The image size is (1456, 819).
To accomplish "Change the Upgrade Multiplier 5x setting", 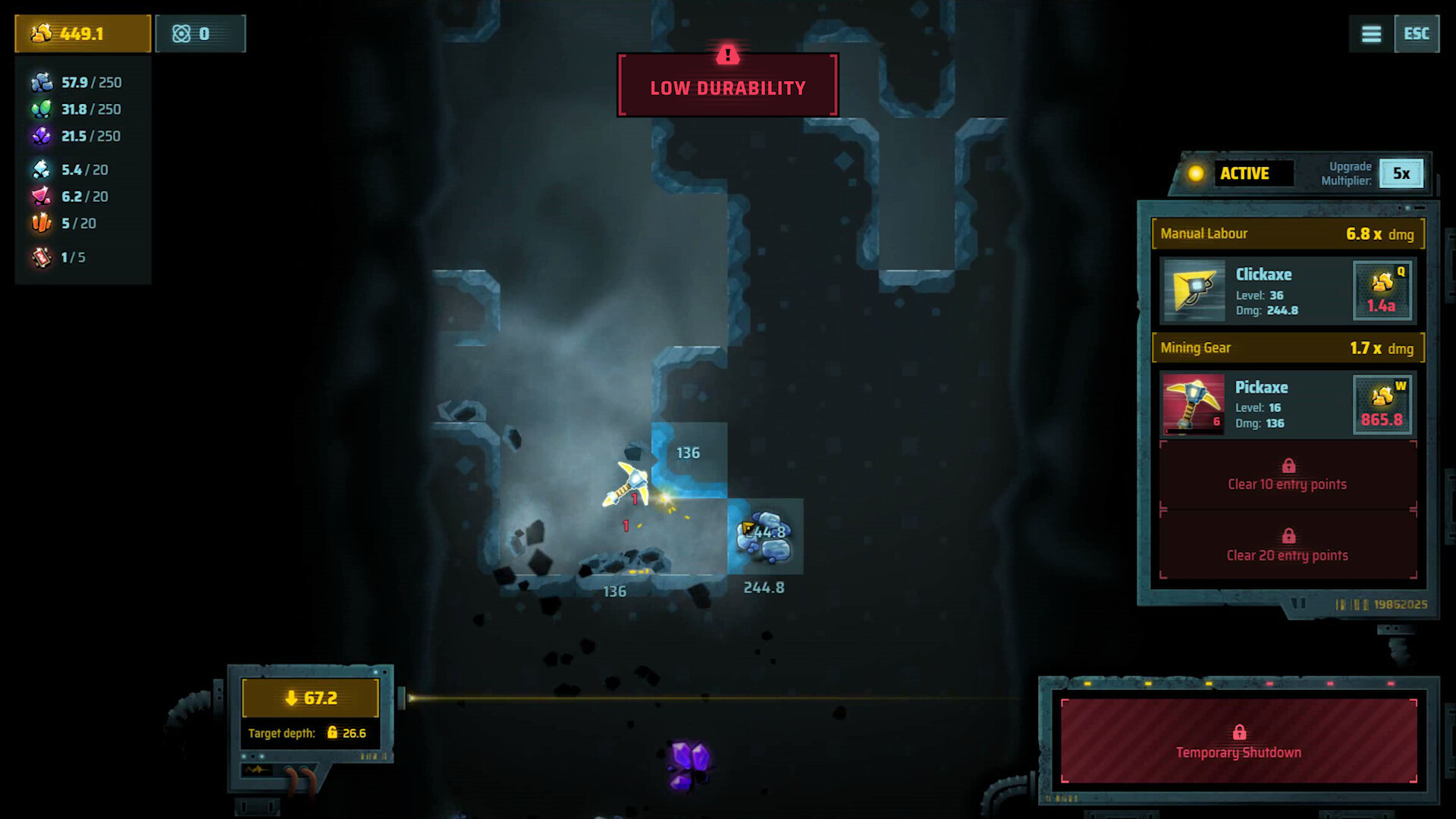I will coord(1401,173).
